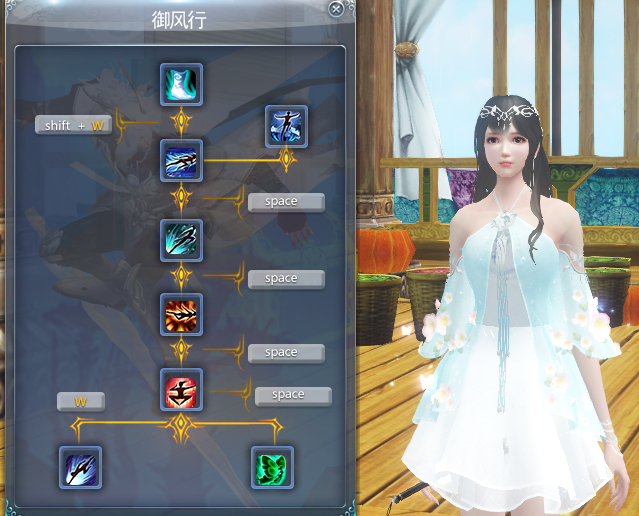Viewport: 639px width, 516px height.
Task: Choose the green glowing skill icon
Action: coord(272,467)
